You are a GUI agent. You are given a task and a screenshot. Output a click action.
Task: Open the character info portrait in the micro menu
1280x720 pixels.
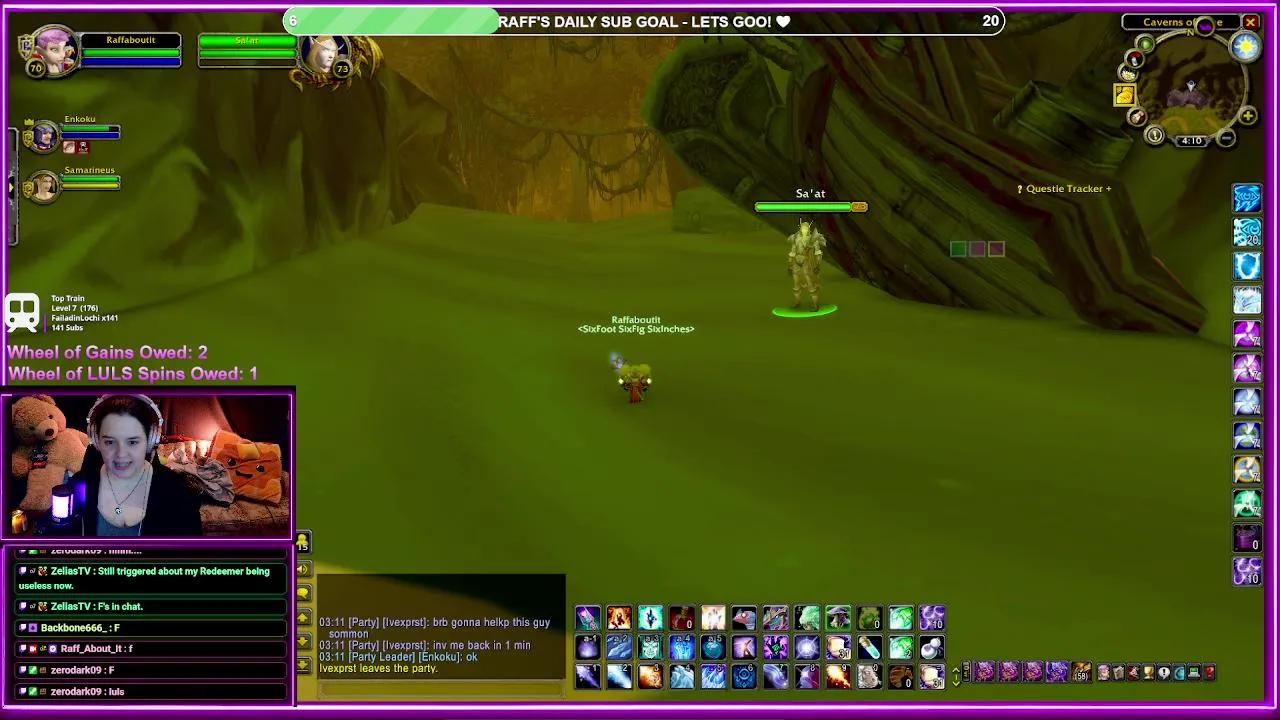tap(1104, 672)
